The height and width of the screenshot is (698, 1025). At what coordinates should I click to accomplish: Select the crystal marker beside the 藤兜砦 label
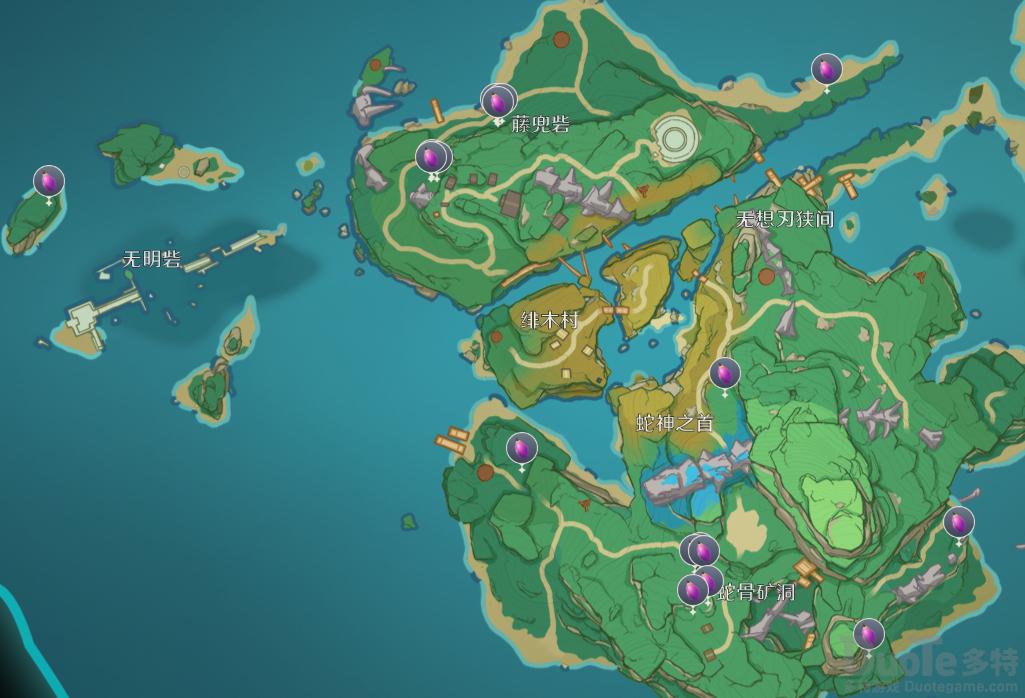click(x=497, y=101)
